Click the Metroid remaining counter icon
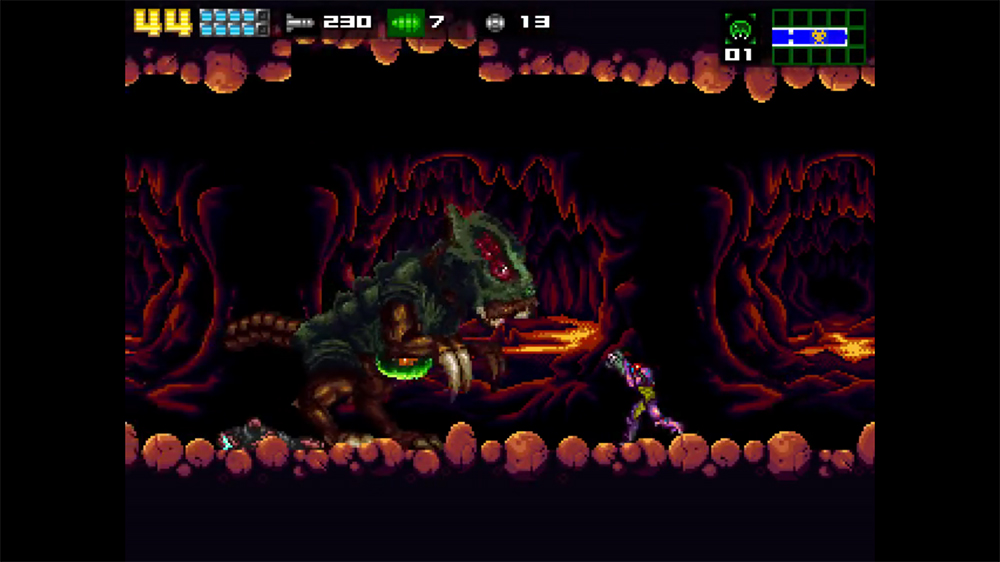The height and width of the screenshot is (562, 1000). click(740, 28)
